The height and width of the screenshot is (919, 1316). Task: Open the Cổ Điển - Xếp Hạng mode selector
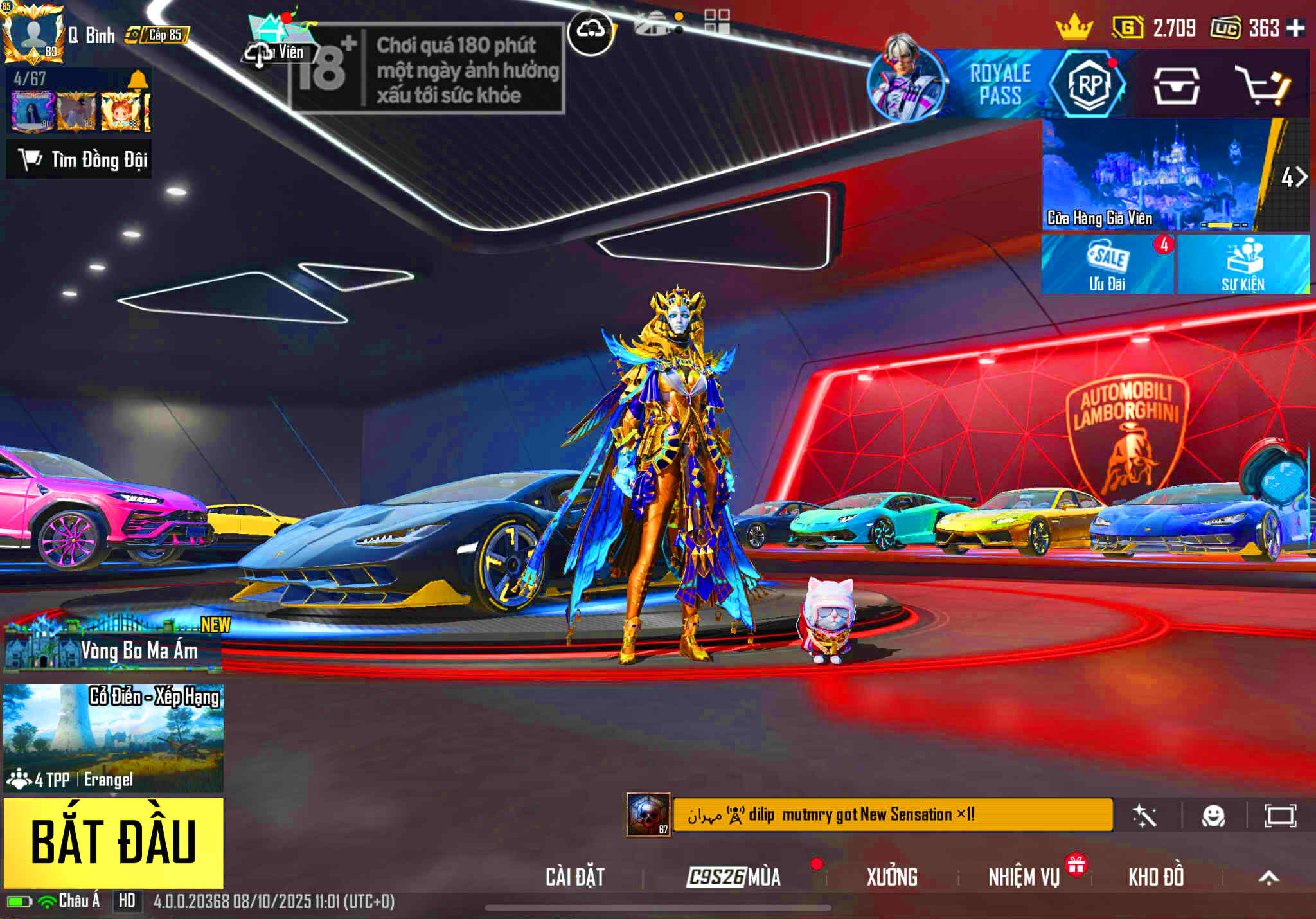pyautogui.click(x=114, y=737)
